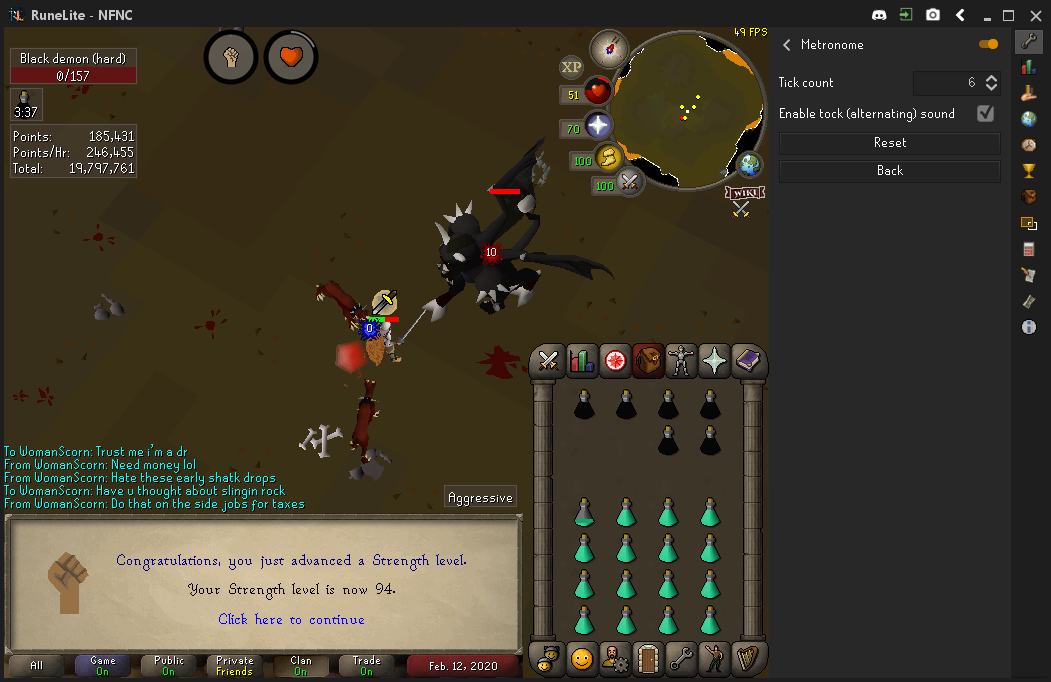Toggle the XP drops button
The height and width of the screenshot is (682, 1051).
click(x=571, y=67)
